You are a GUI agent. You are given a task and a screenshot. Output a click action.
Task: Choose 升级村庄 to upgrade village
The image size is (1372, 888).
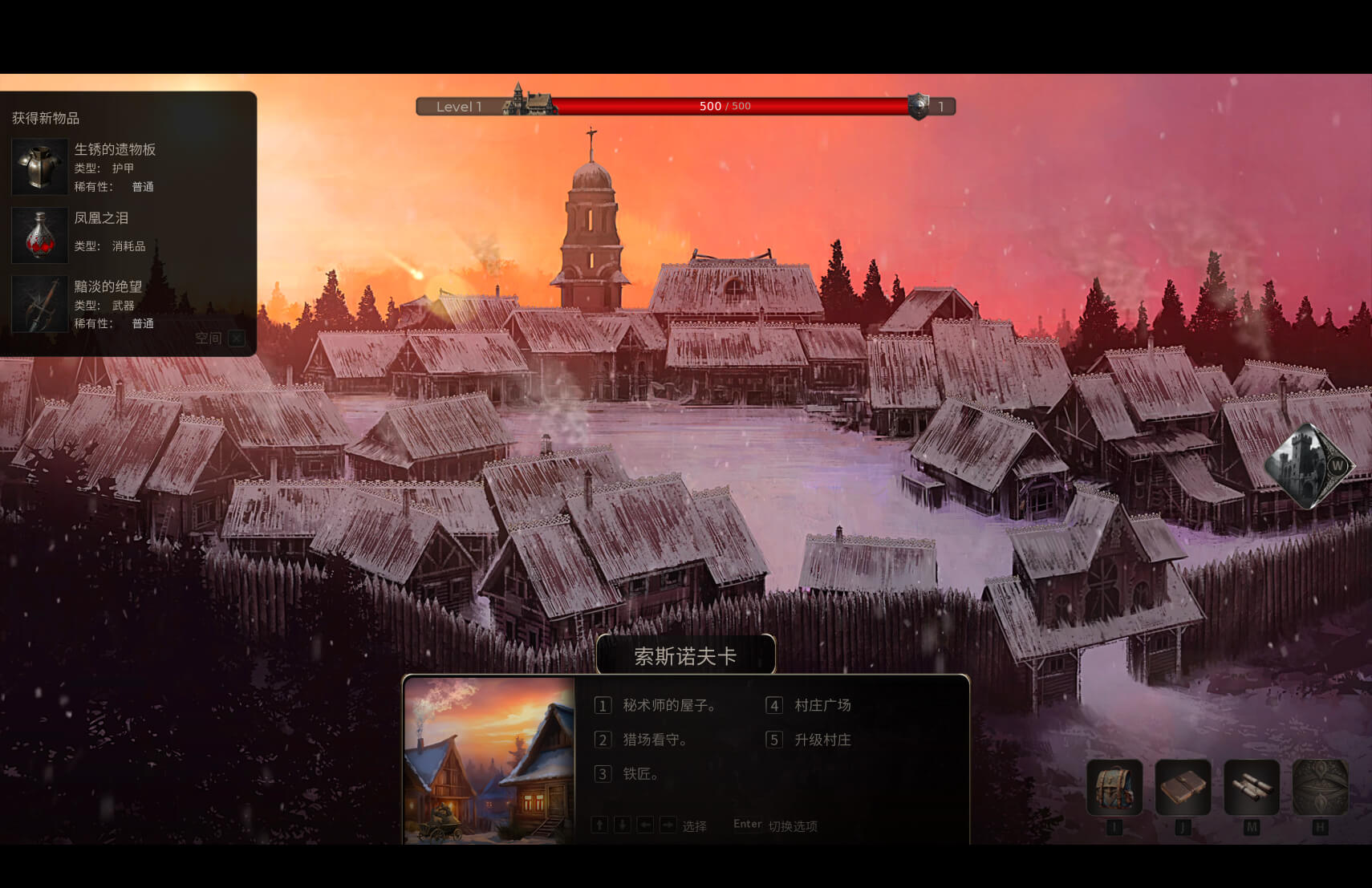click(x=822, y=740)
